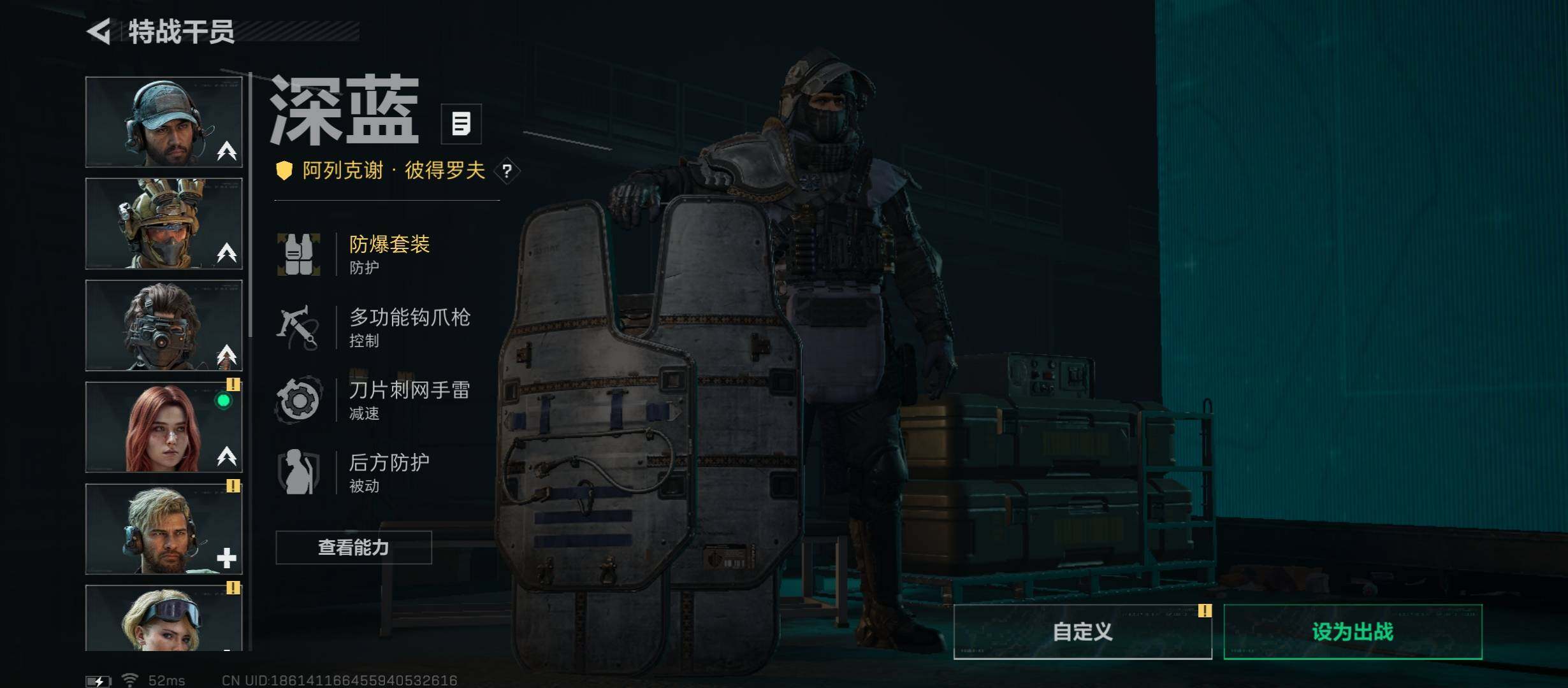View the 防爆套装 protection skill

tap(389, 254)
